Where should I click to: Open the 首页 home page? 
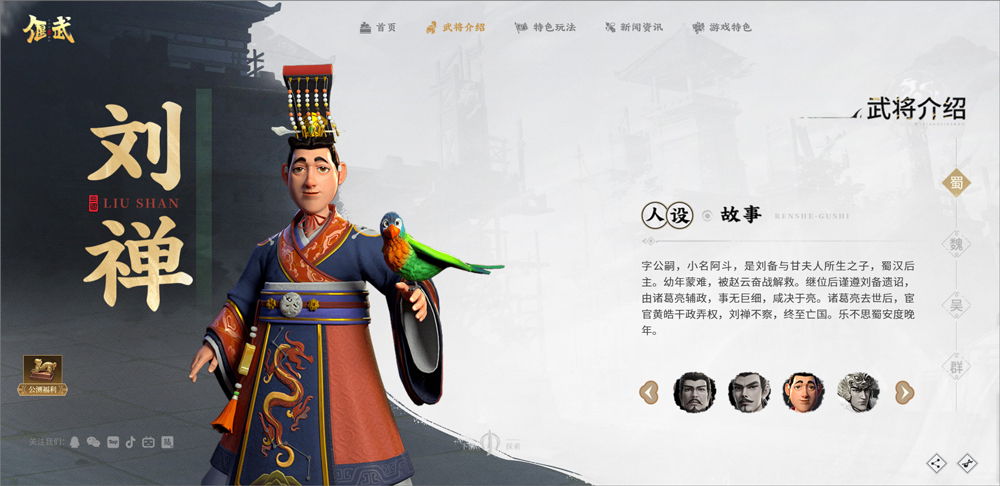(x=378, y=27)
